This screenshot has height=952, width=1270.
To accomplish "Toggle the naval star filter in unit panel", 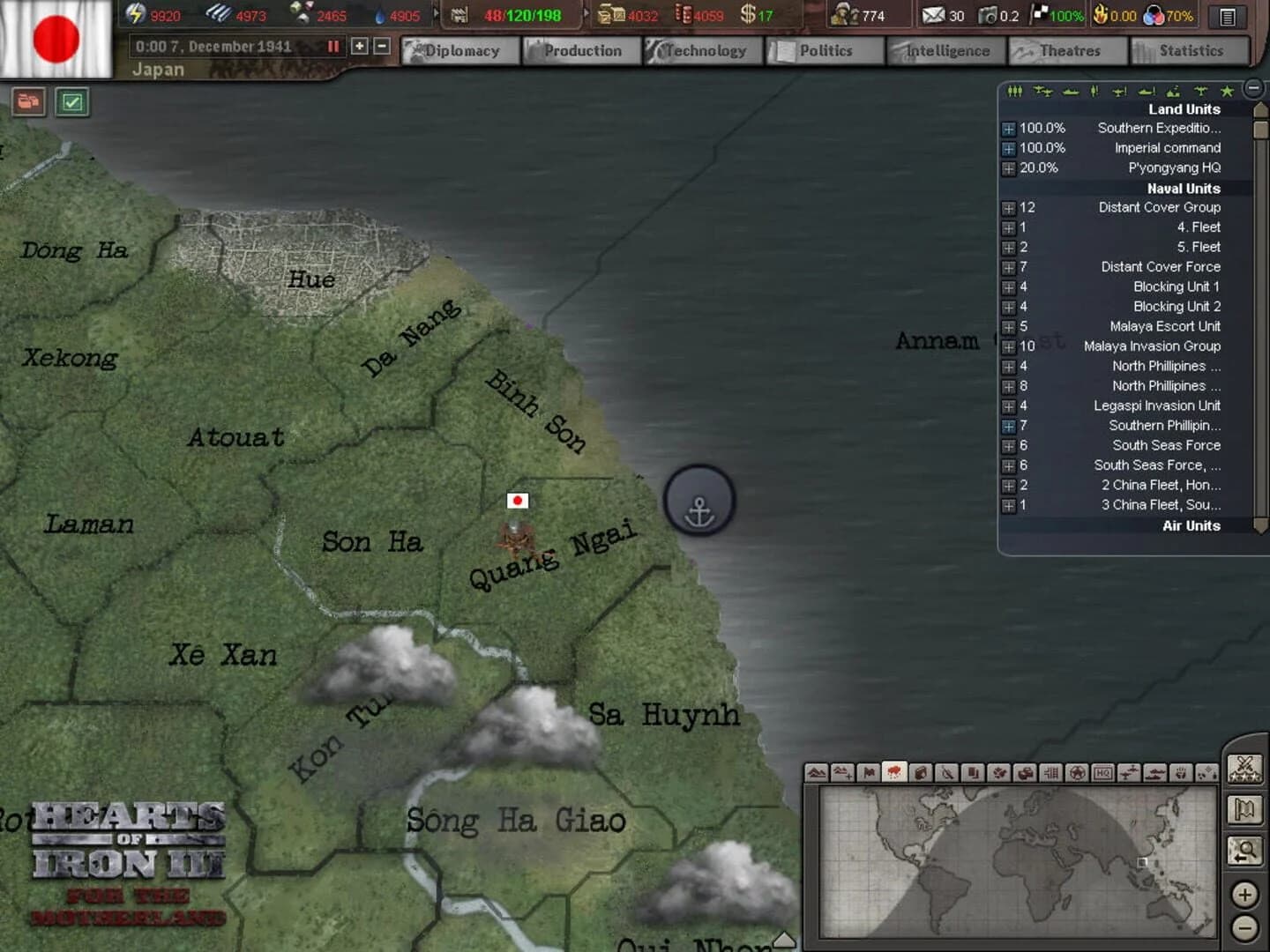I will (x=1226, y=89).
